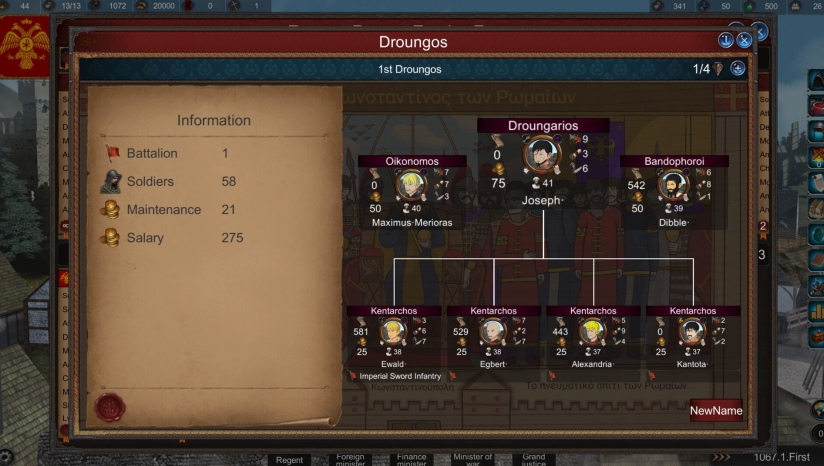Viewport: 824px width, 466px height.
Task: Open the Finance minister position
Action: click(x=411, y=459)
